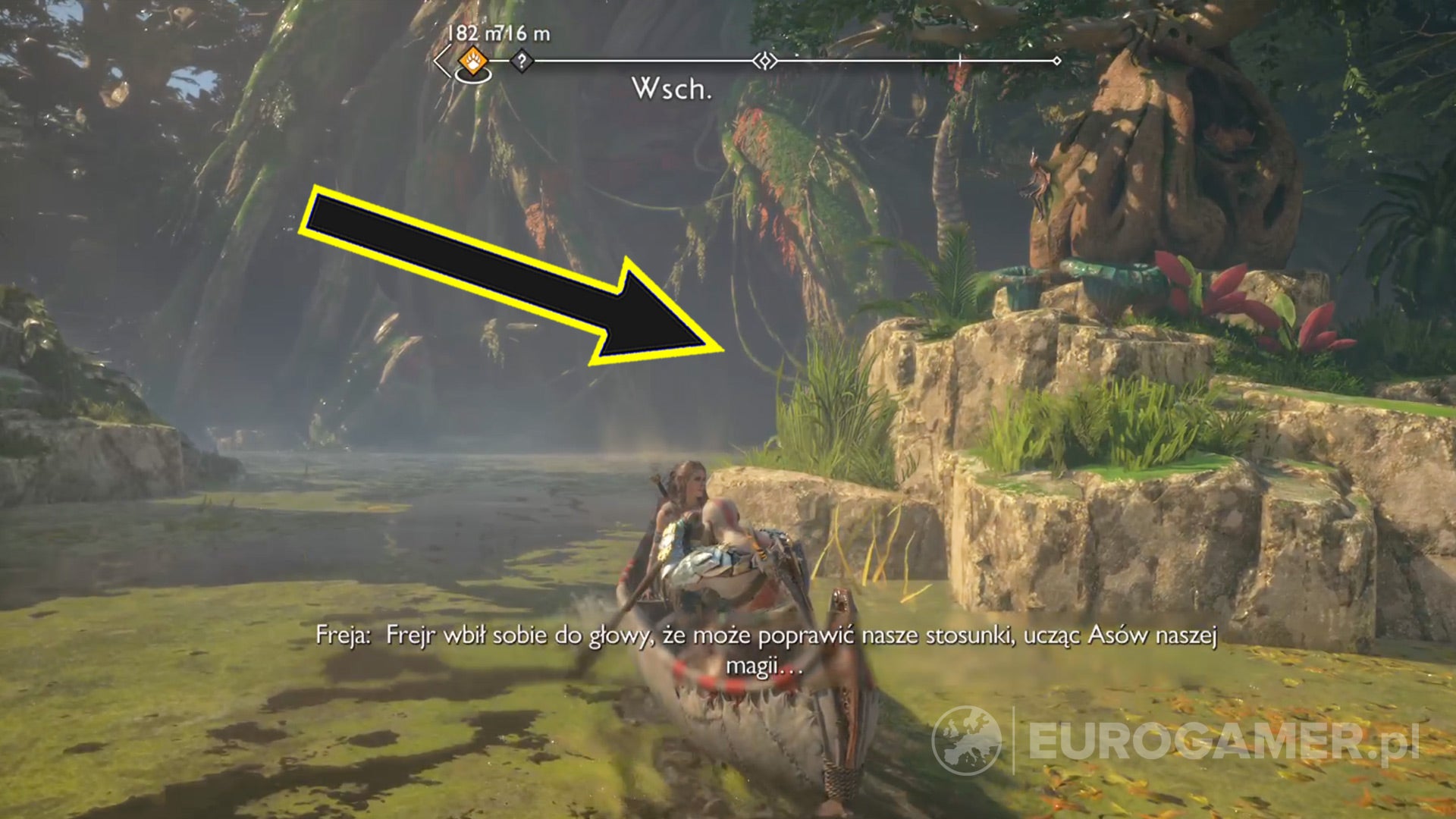The image size is (1456, 819).
Task: Click the diamond compass center marker
Action: pos(766,60)
